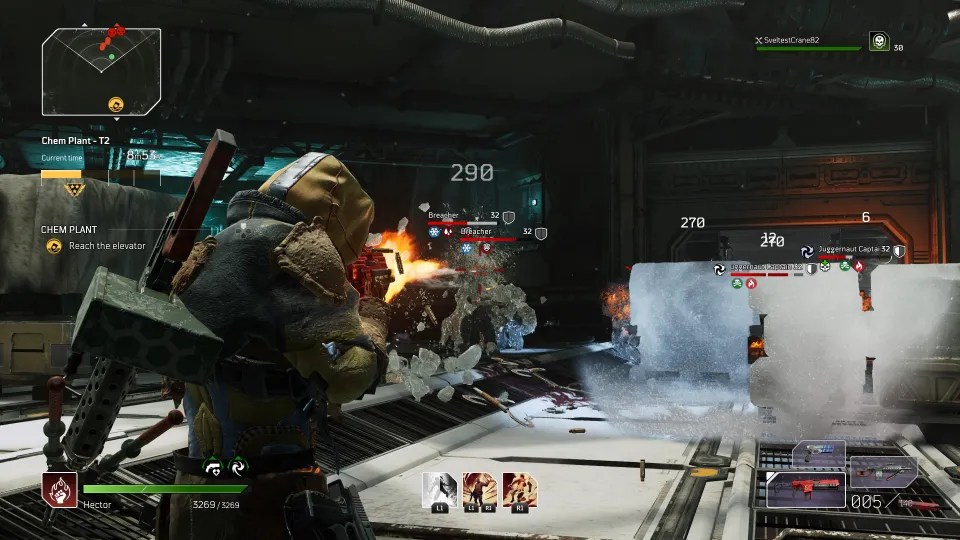Select the Reach the elevator objective
The image size is (960, 540).
click(106, 246)
